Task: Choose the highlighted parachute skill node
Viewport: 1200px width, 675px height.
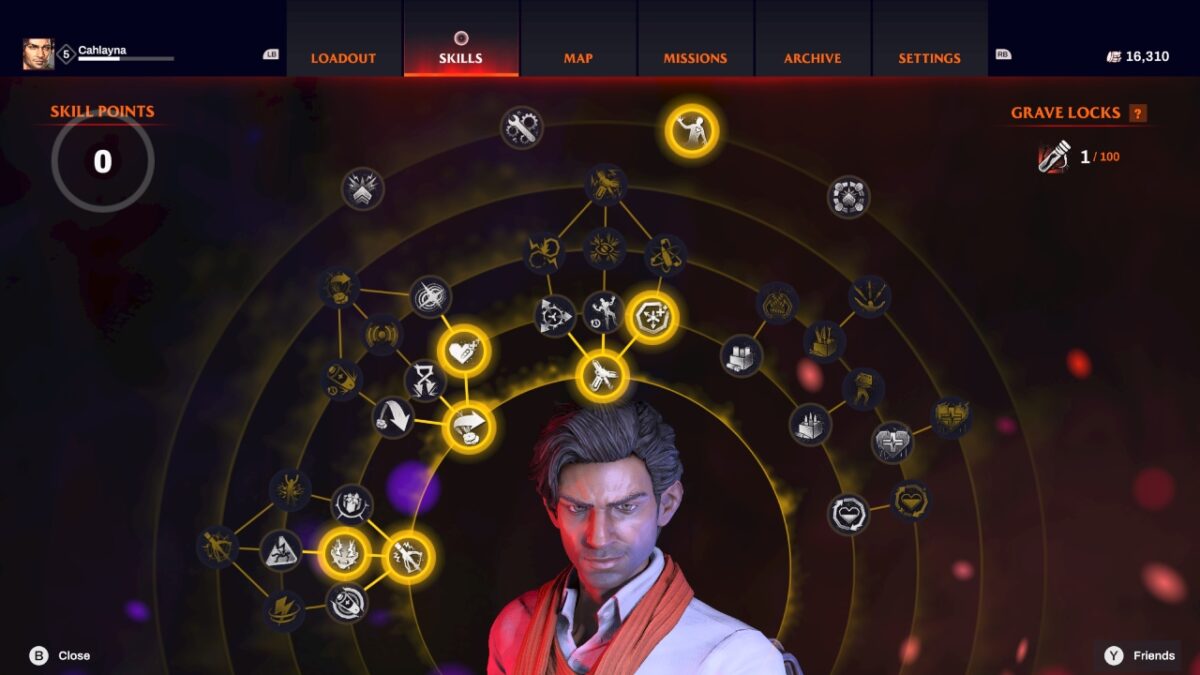Action: click(x=469, y=427)
